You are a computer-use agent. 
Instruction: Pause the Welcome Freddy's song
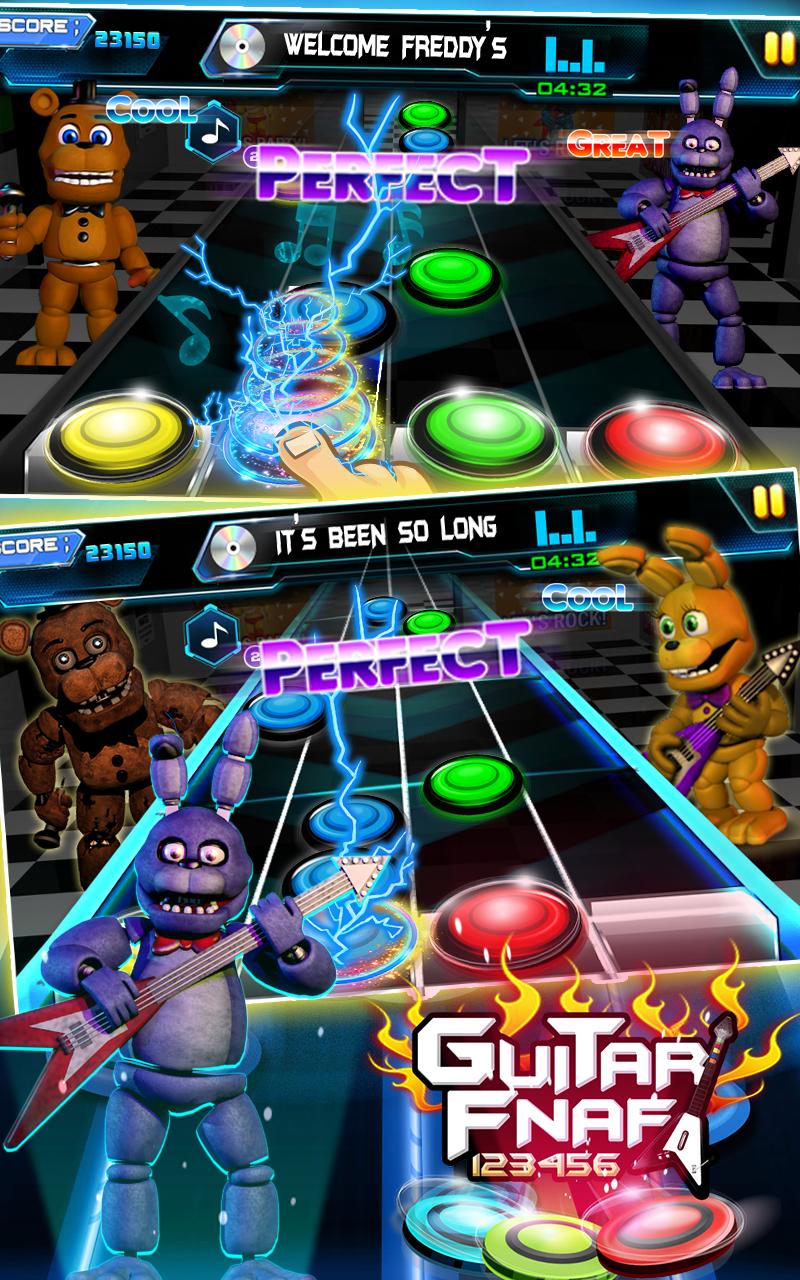tap(775, 45)
